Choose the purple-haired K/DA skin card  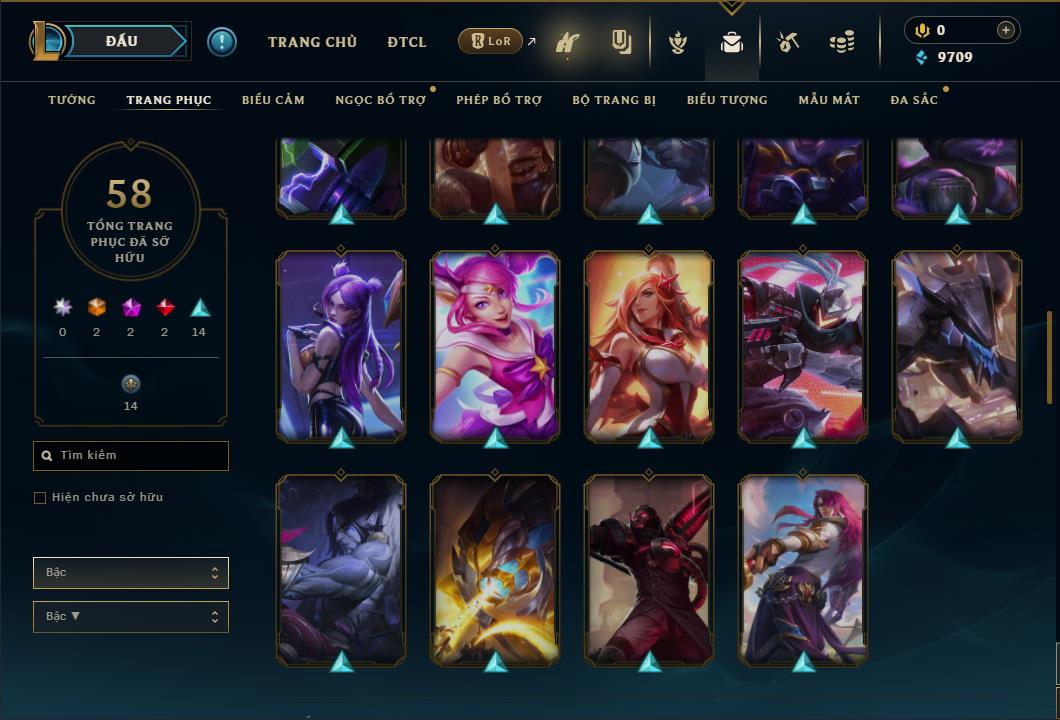(341, 345)
